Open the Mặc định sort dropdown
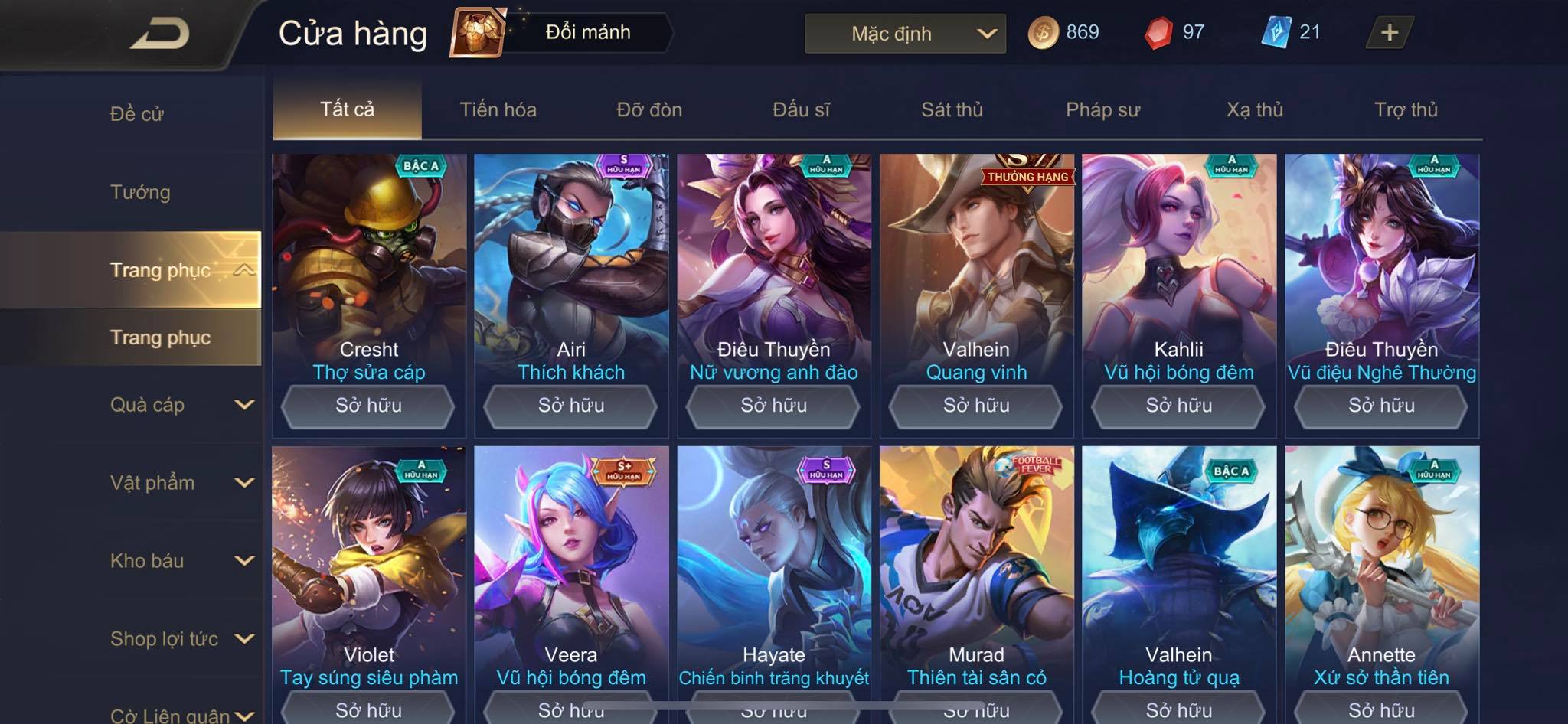This screenshot has height=724, width=1568. tap(905, 34)
